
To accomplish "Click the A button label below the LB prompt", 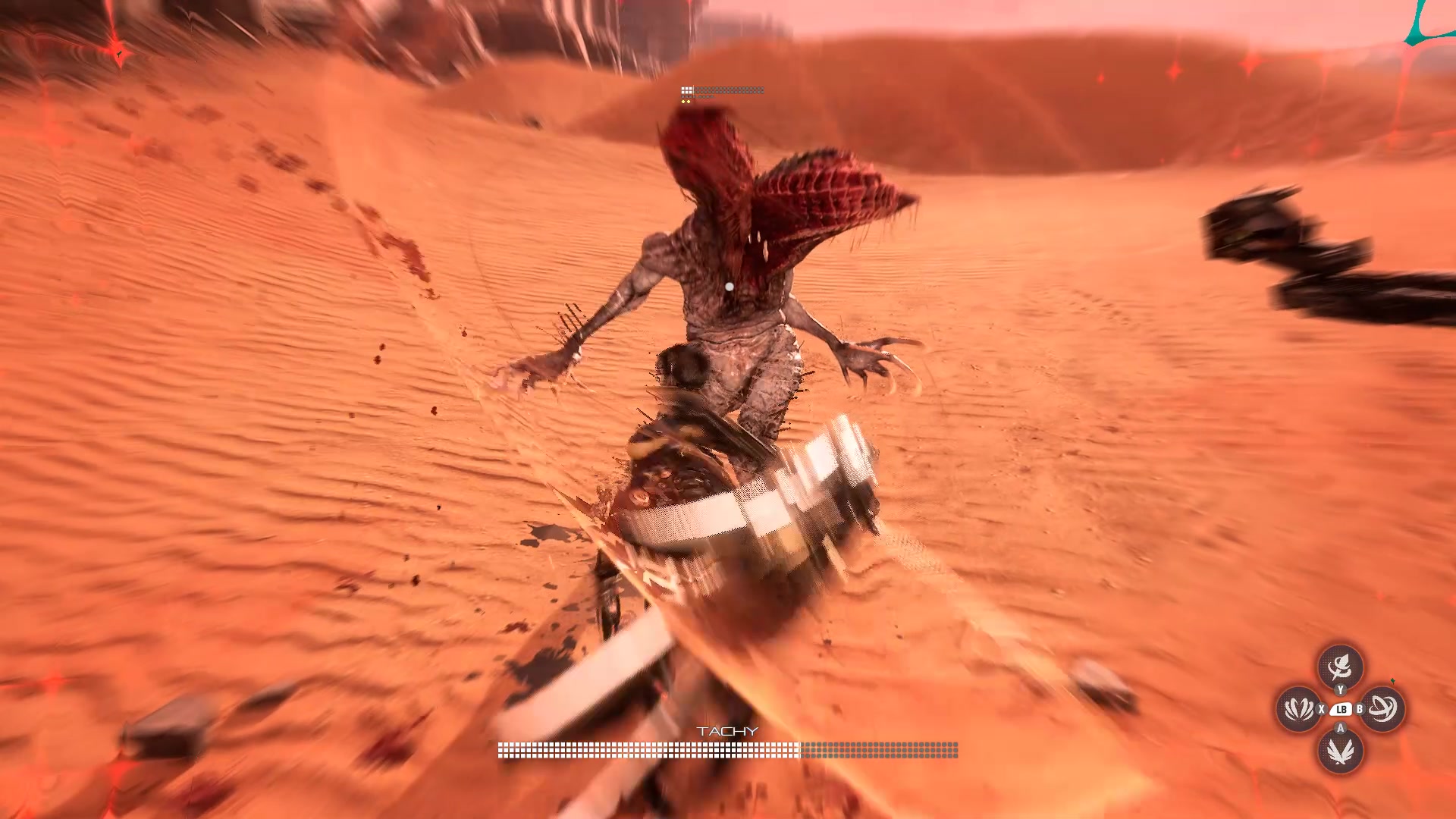I will 1341,727.
